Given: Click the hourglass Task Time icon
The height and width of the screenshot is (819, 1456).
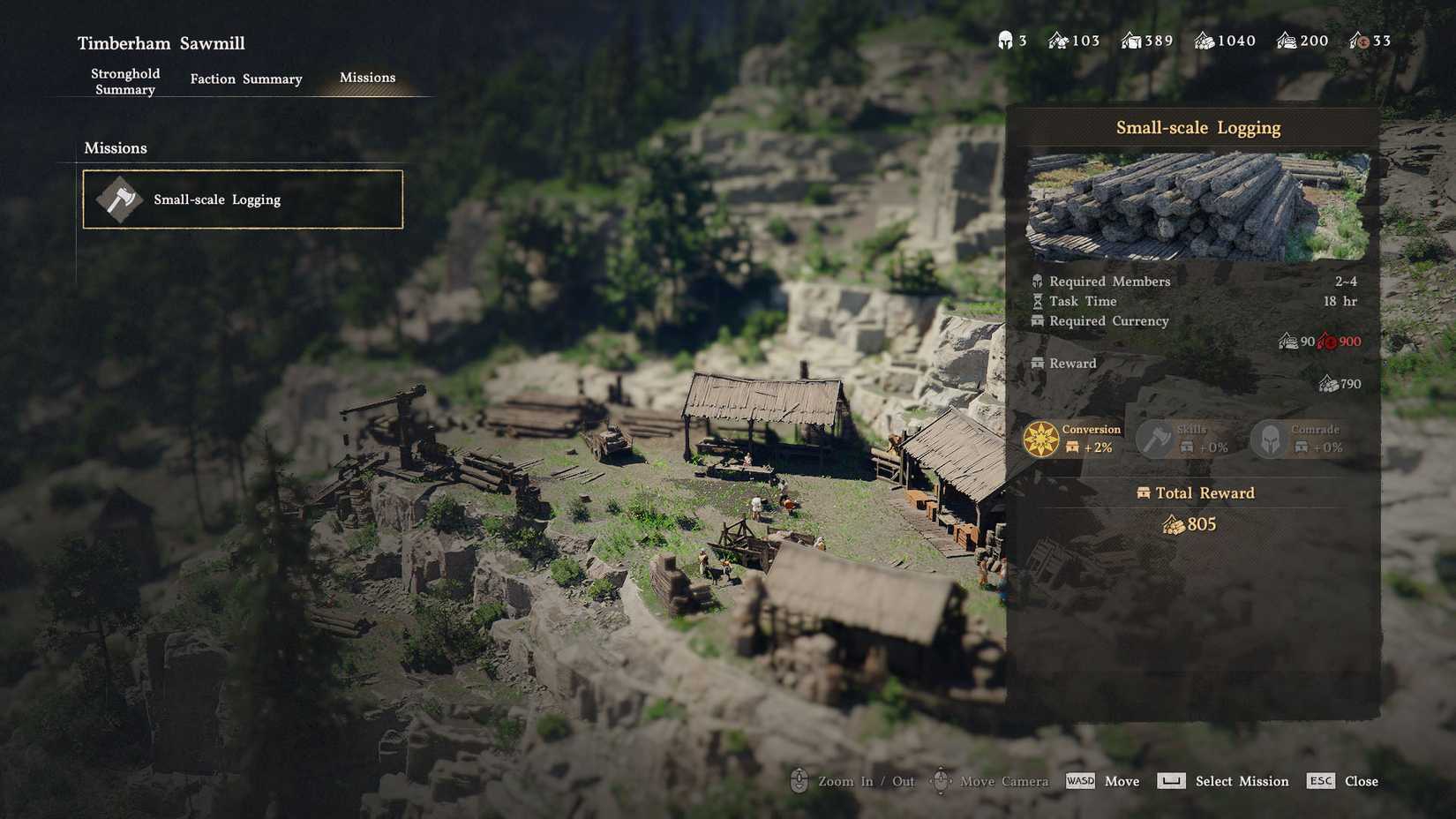Looking at the screenshot, I should 1037,301.
